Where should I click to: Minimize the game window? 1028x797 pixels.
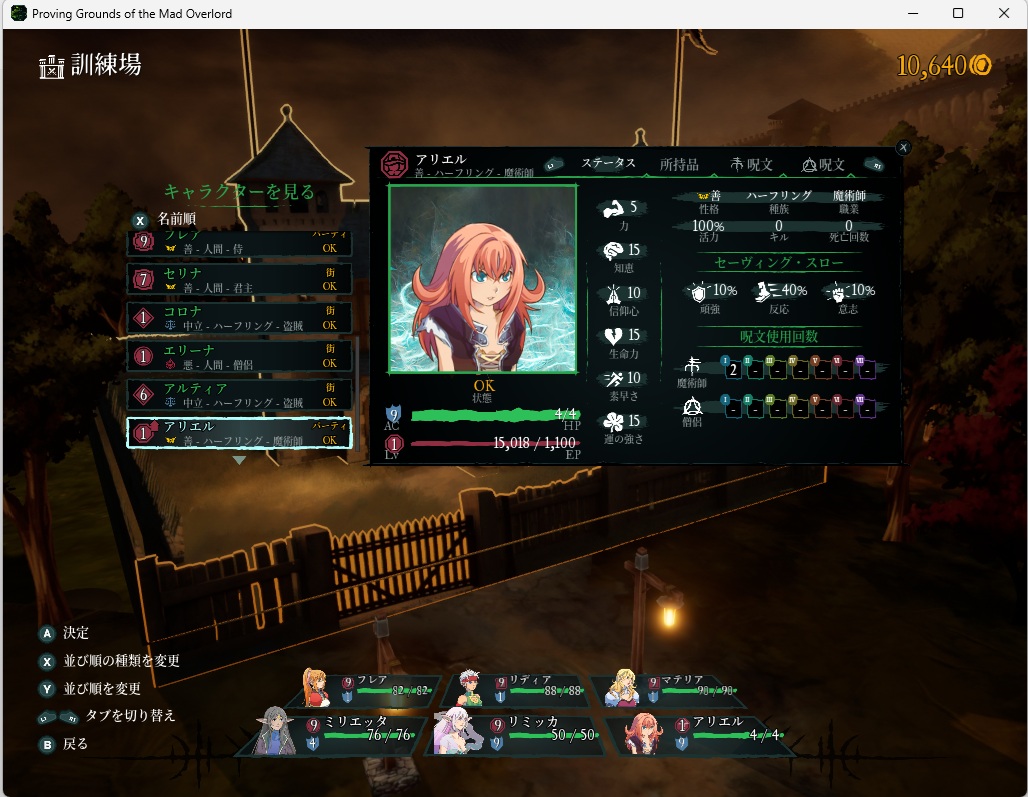[911, 14]
